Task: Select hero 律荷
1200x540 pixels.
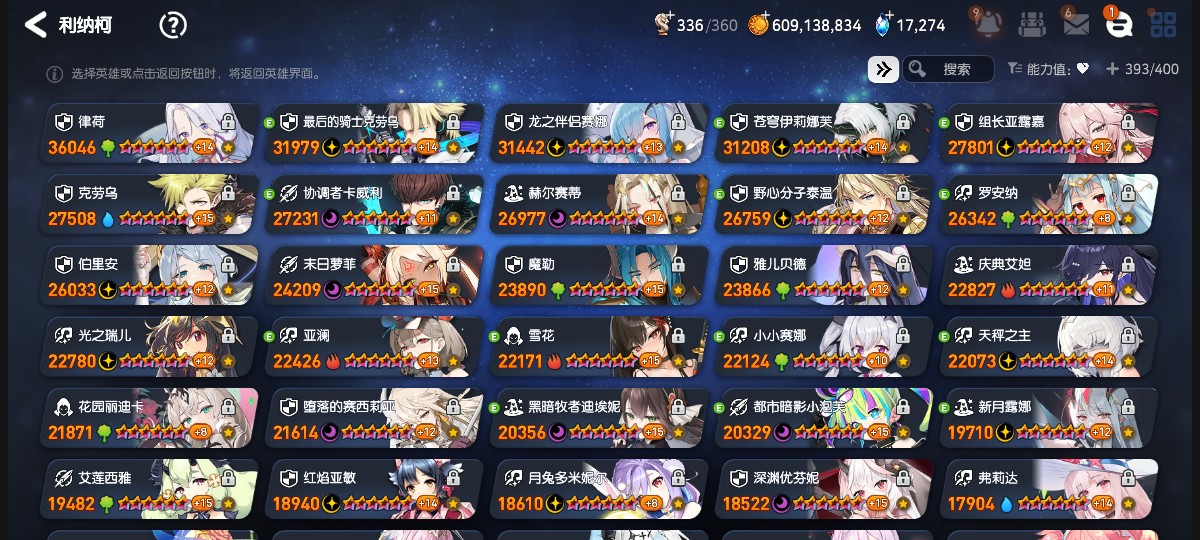Action: click(x=150, y=133)
